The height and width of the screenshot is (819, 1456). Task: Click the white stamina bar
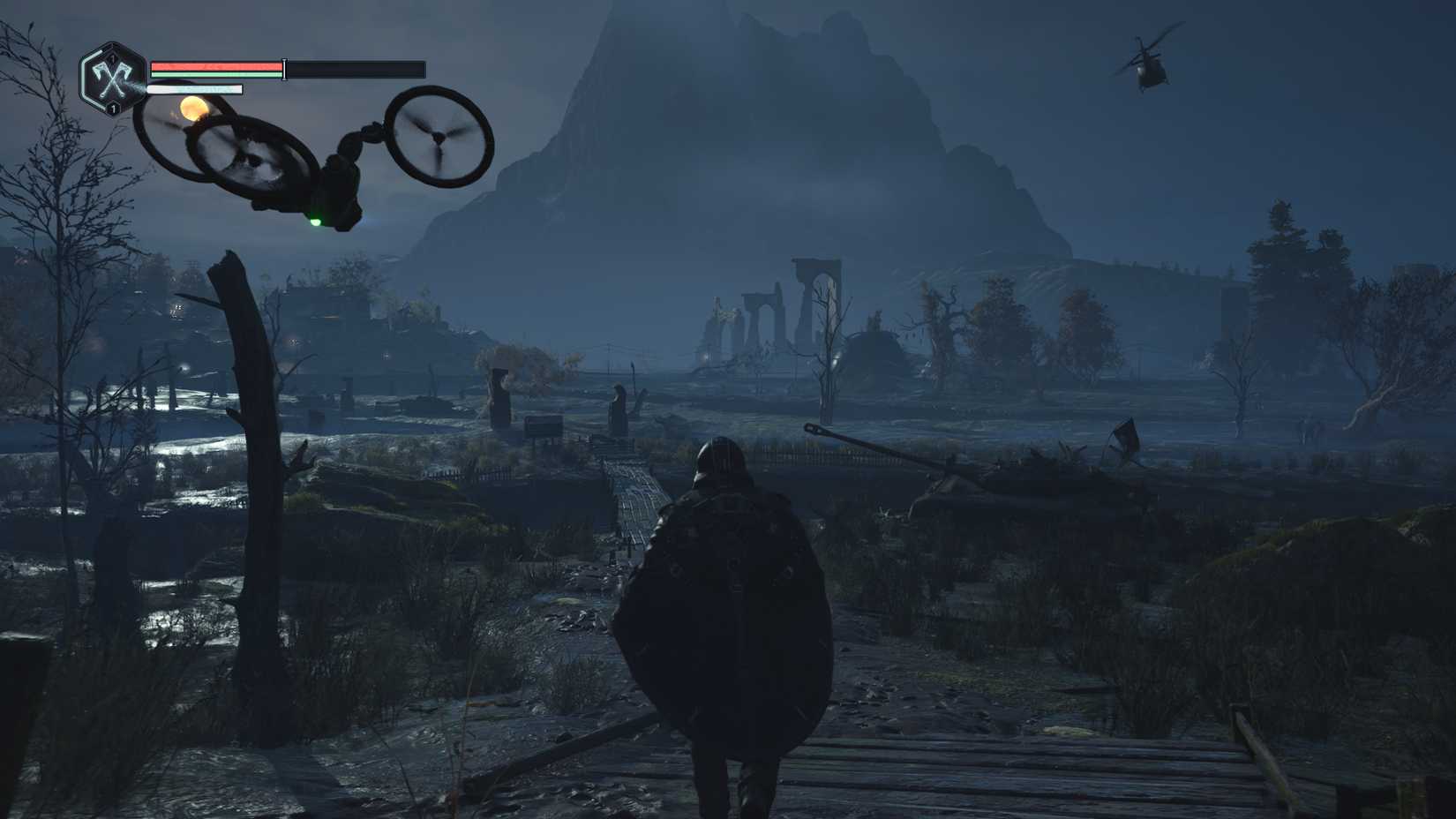point(194,89)
